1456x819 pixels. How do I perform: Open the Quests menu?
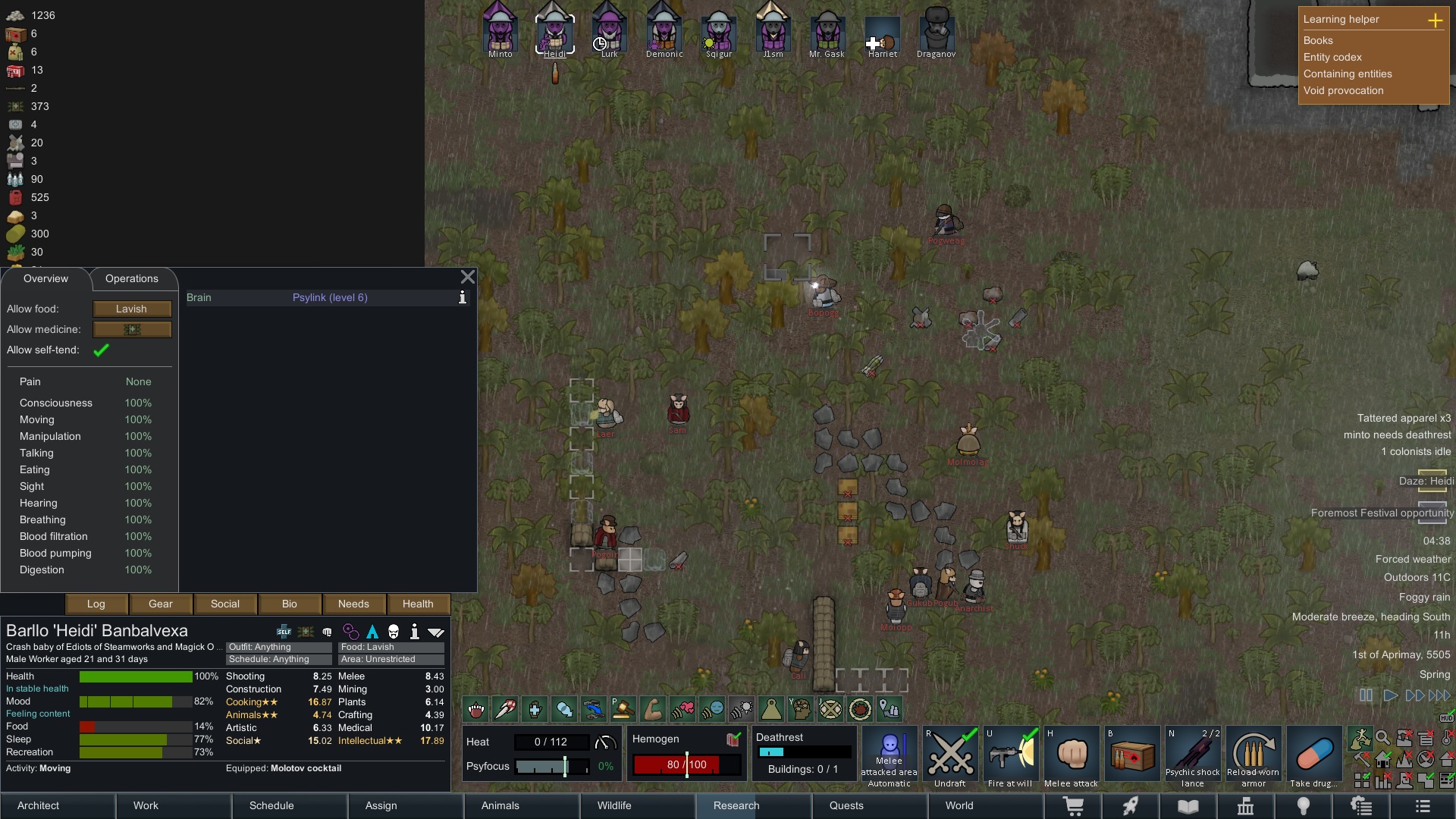(x=846, y=806)
